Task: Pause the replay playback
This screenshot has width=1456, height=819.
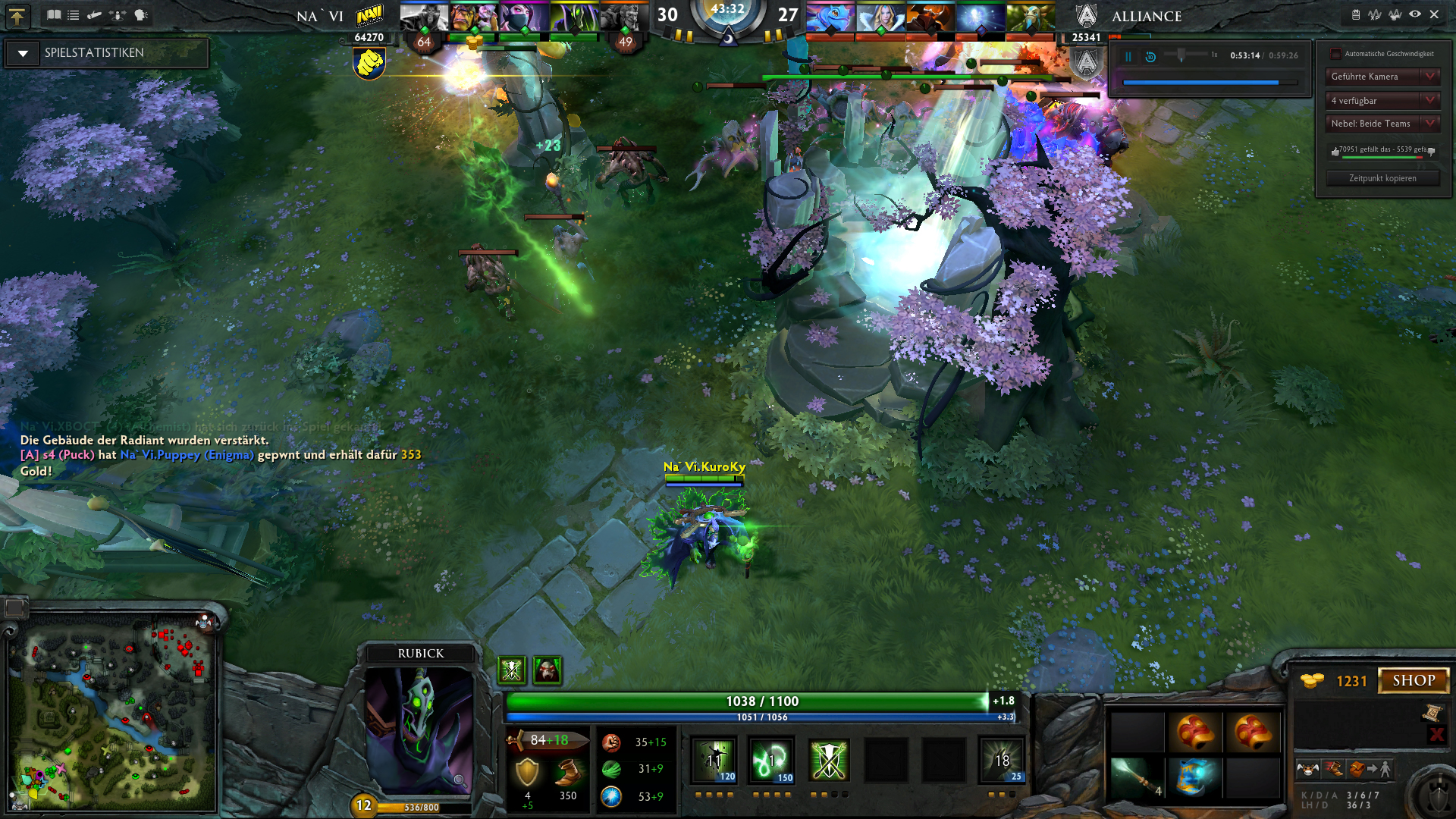Action: (1128, 56)
